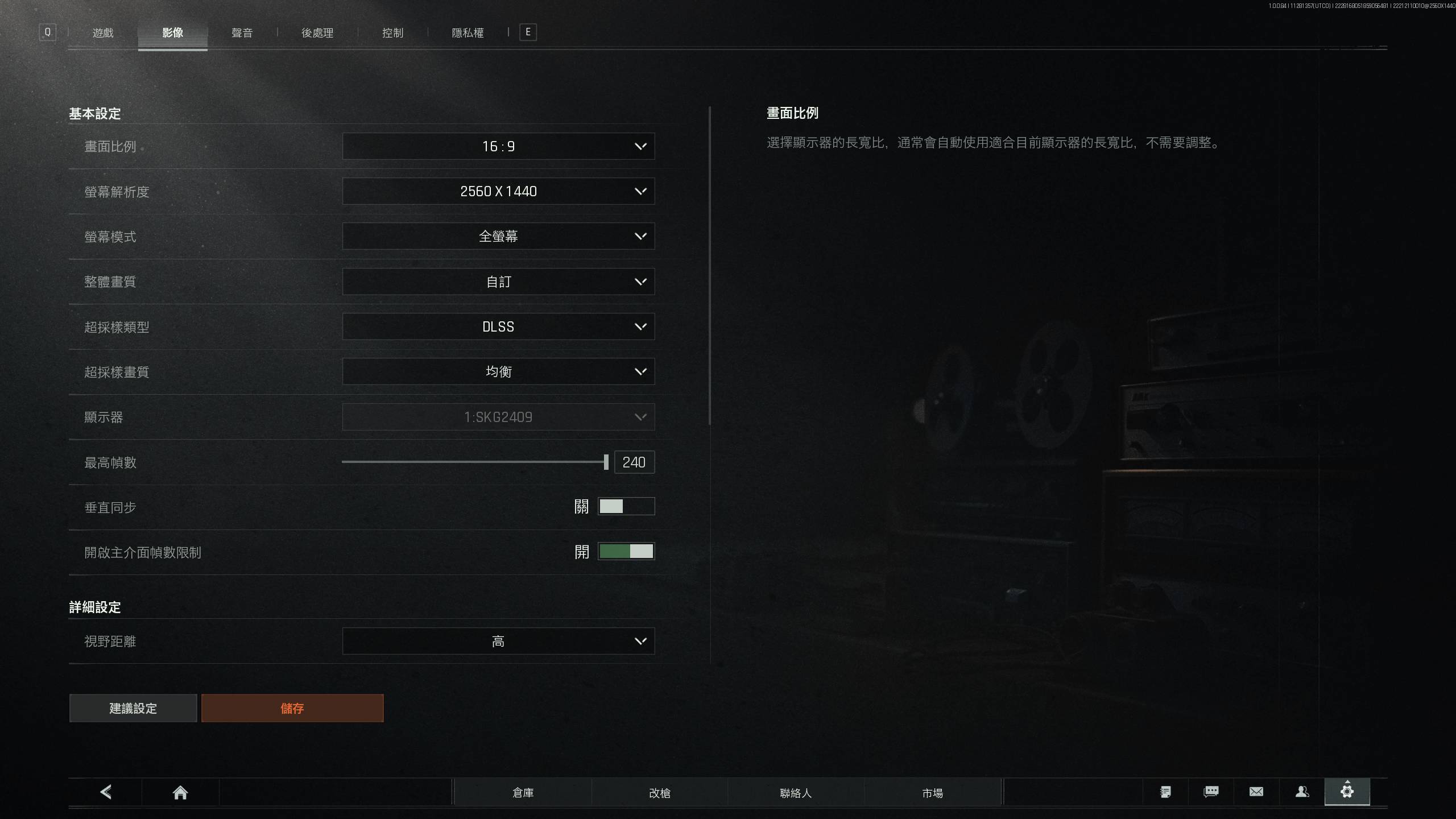Save settings with the 儲存 button
The image size is (1456, 819).
point(292,708)
